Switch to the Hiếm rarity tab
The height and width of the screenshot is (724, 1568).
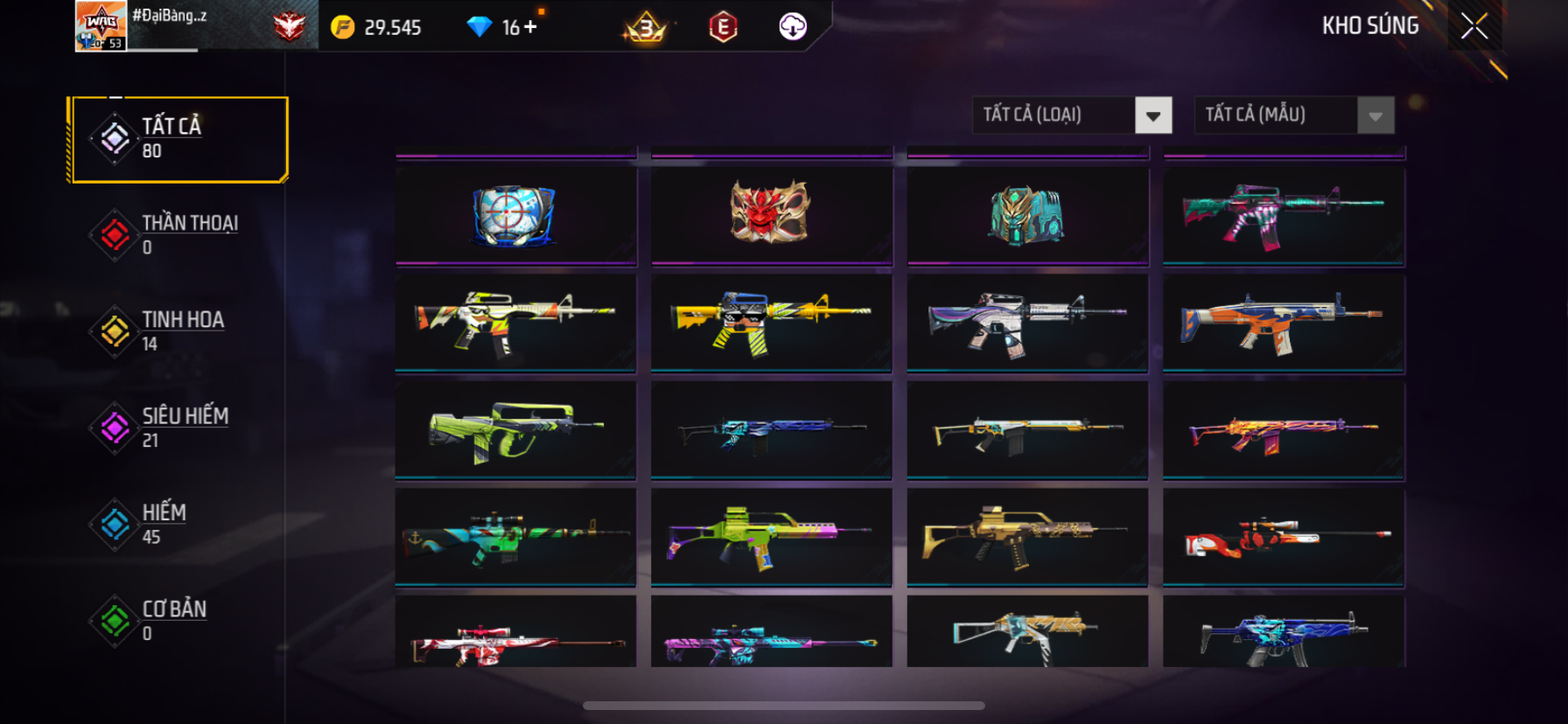pyautogui.click(x=179, y=524)
